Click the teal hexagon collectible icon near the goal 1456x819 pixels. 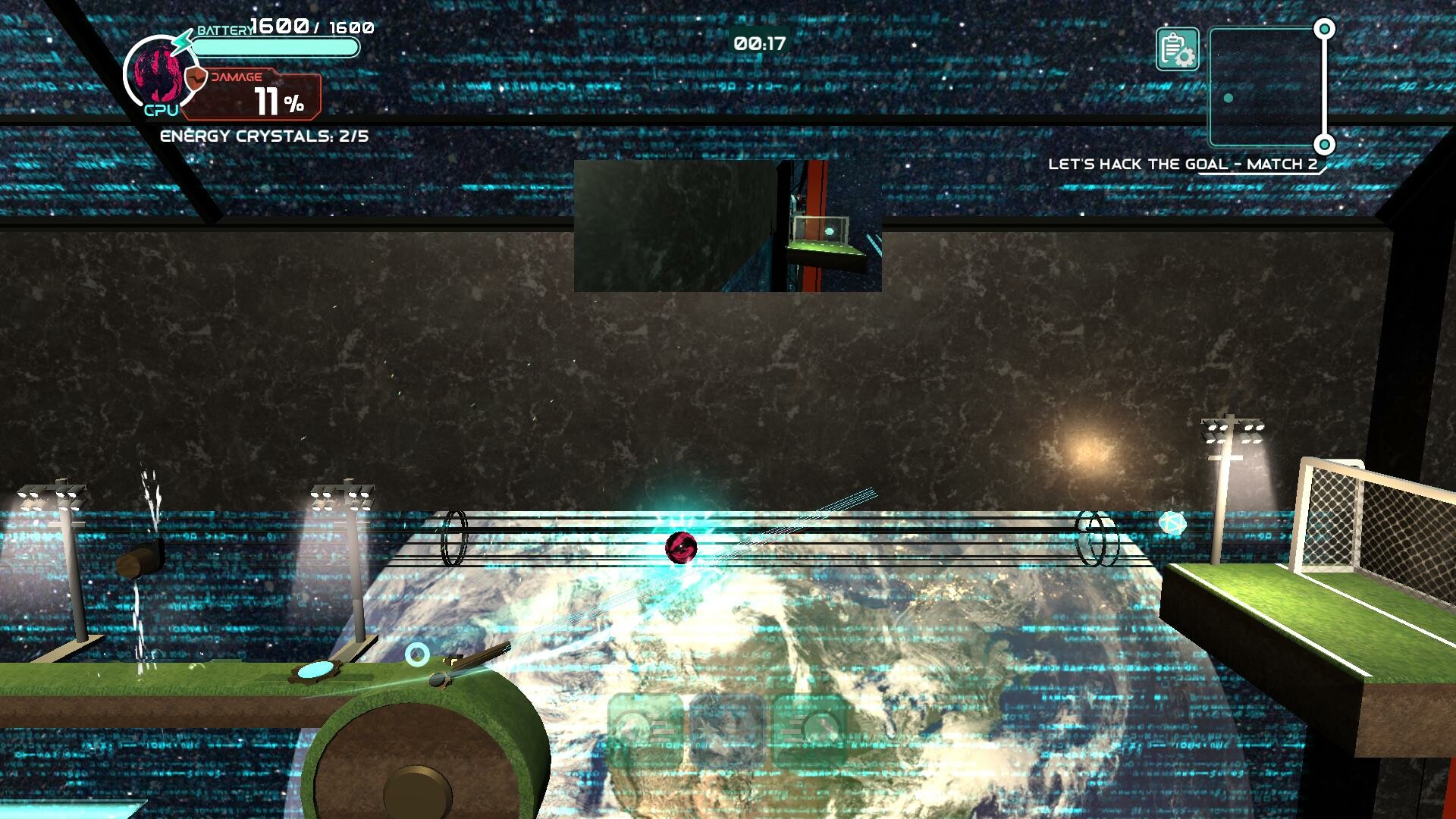point(1175,523)
